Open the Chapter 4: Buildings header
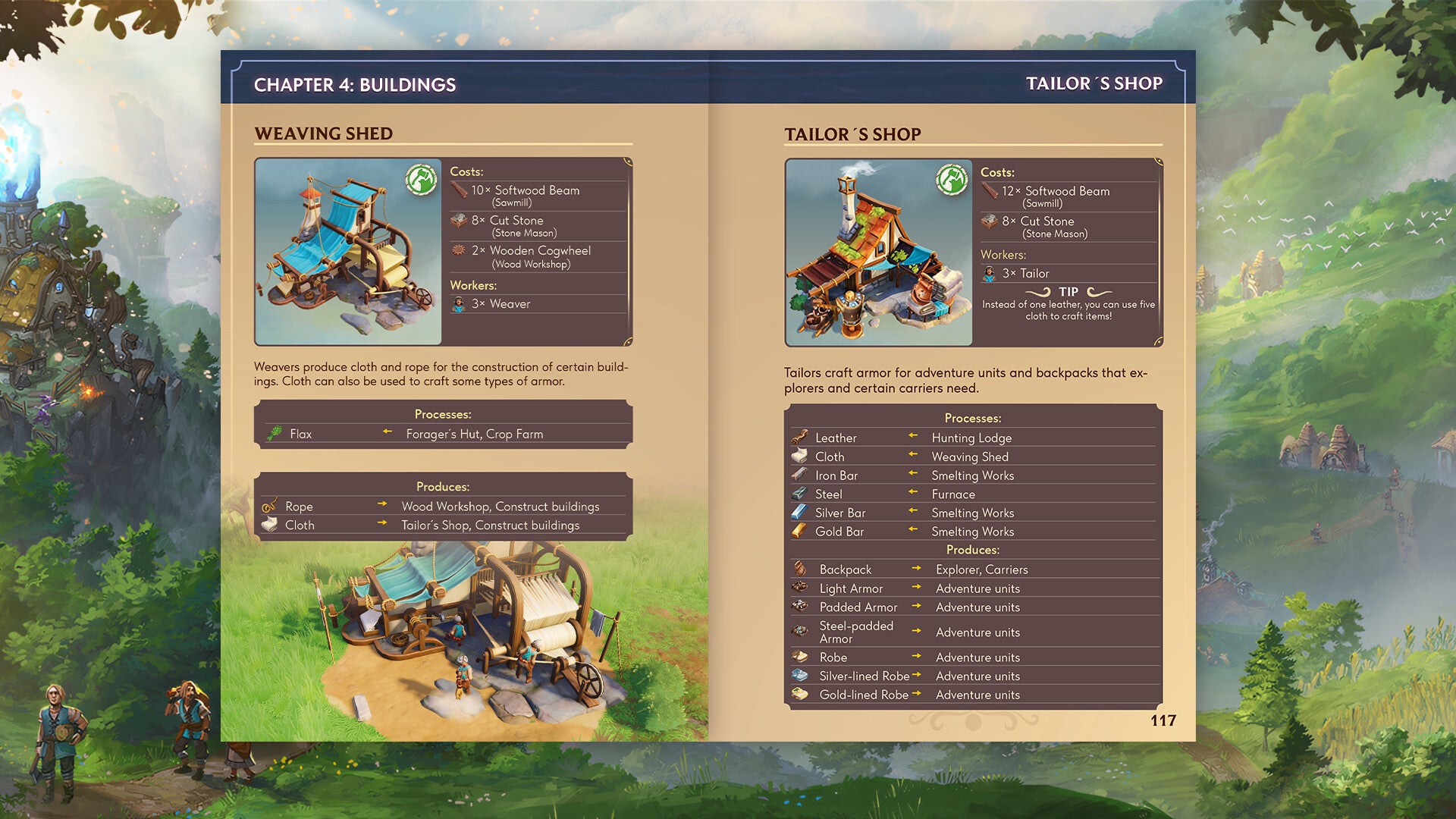This screenshot has width=1456, height=819. pyautogui.click(x=356, y=85)
